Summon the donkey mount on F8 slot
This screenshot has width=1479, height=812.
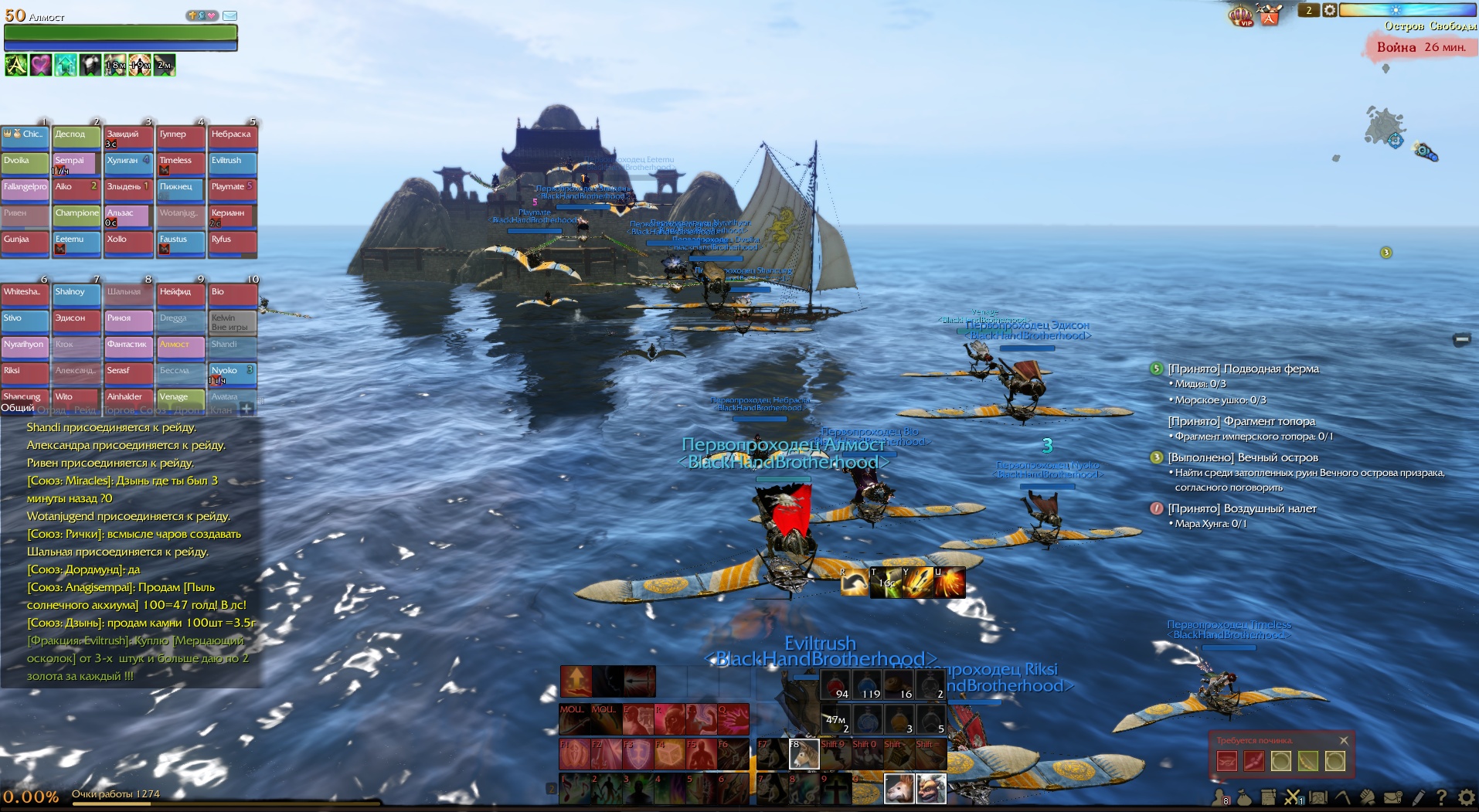pyautogui.click(x=804, y=754)
